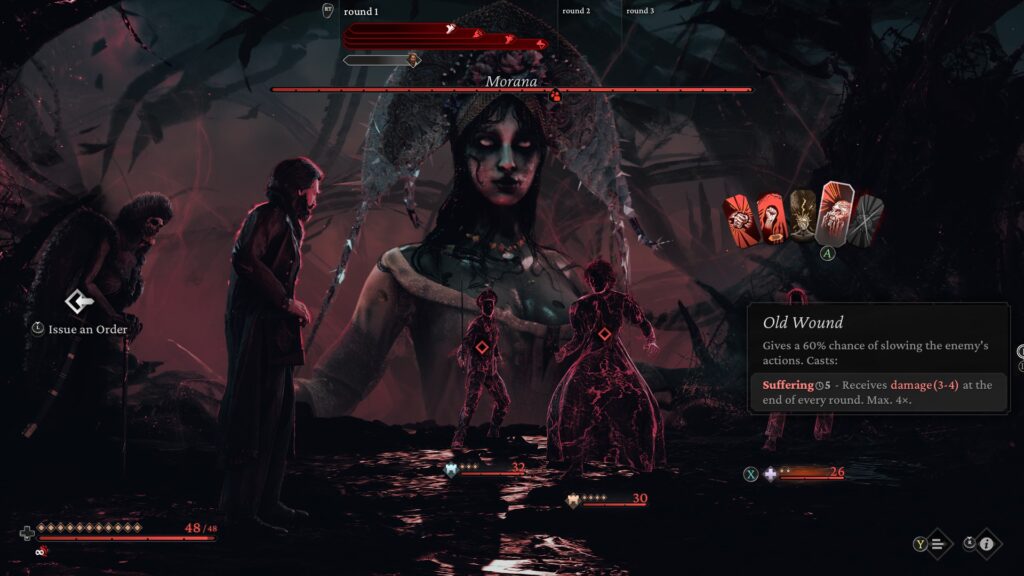Viewport: 1024px width, 576px height.
Task: Open the info icon panel
Action: click(986, 544)
